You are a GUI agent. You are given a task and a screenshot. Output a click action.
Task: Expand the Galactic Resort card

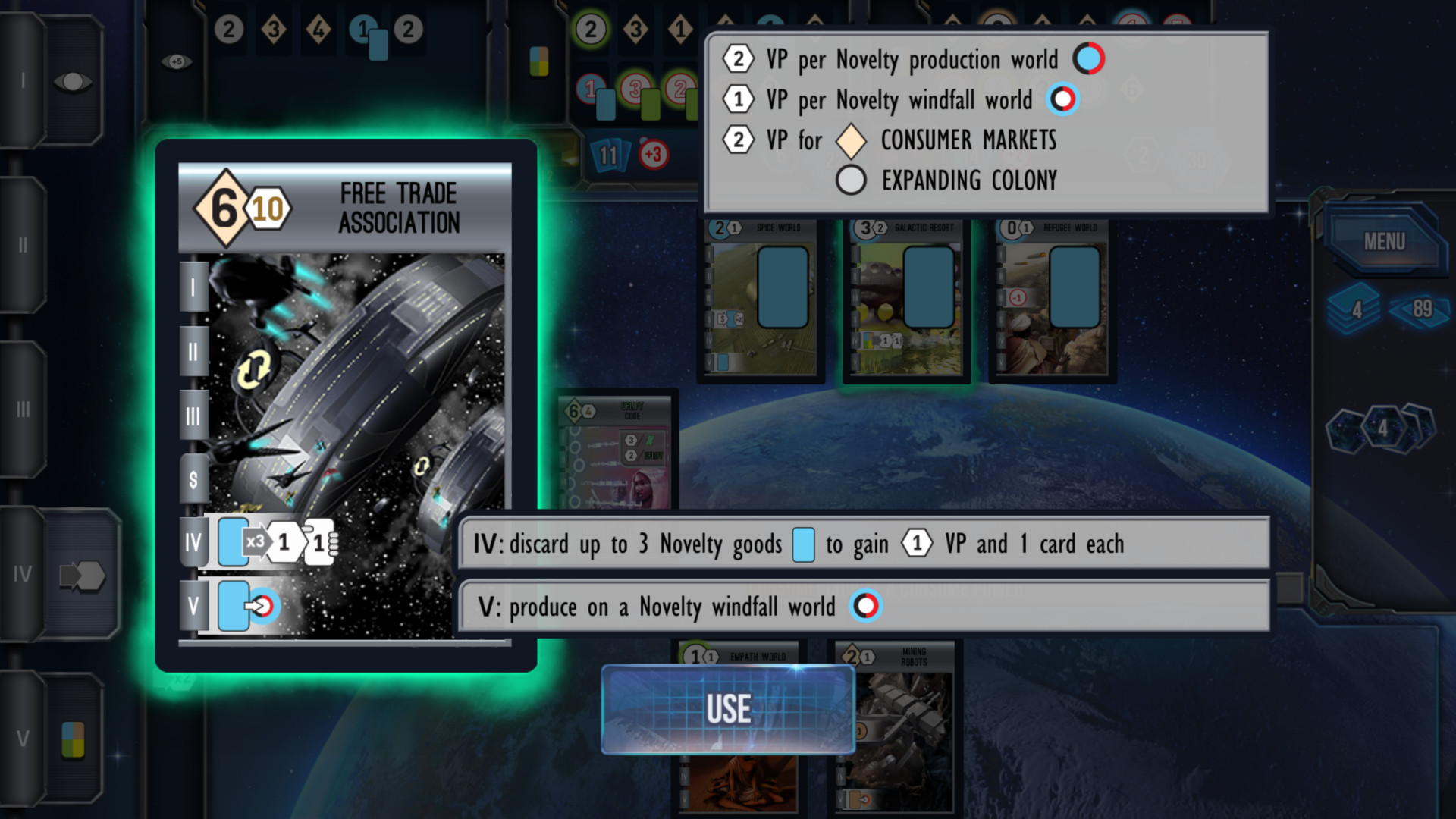pyautogui.click(x=905, y=296)
